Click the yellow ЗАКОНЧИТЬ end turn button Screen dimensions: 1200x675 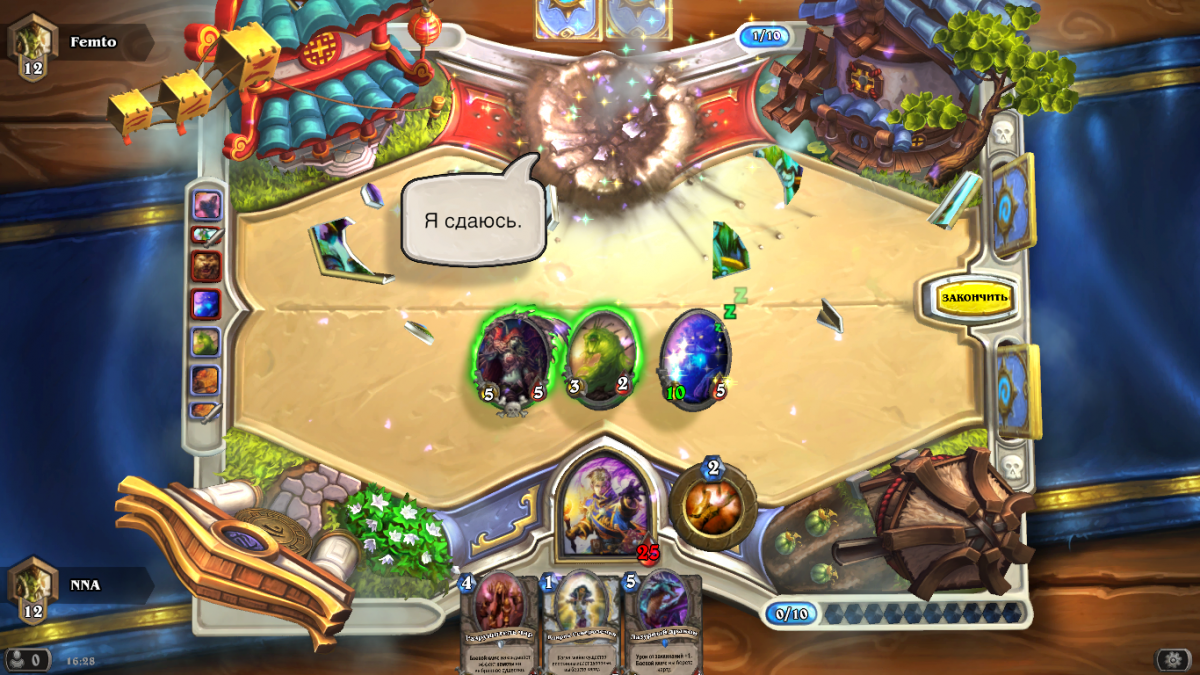coord(974,297)
